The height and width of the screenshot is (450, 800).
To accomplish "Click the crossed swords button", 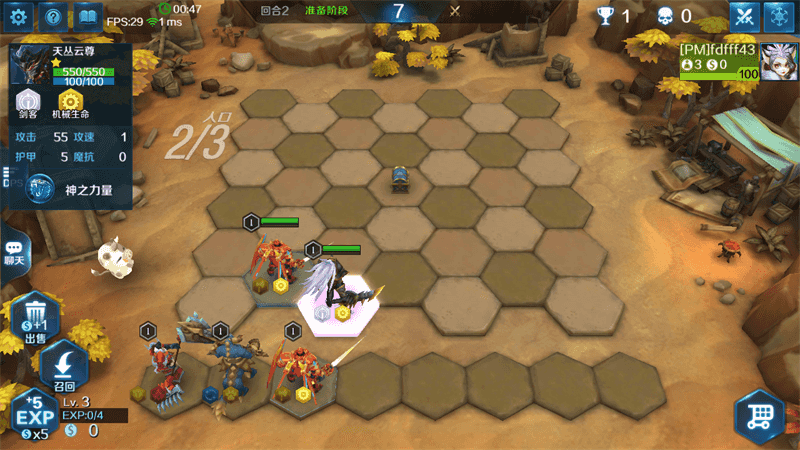I will tap(744, 16).
